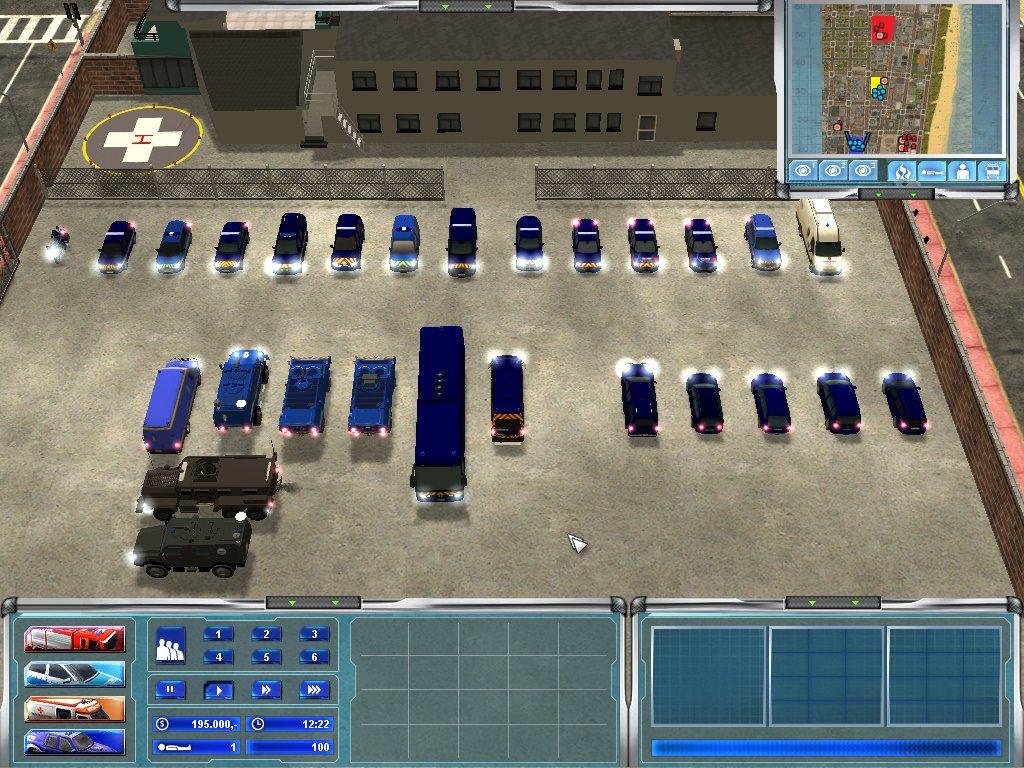Select unit group 2
Viewport: 1024px width, 768px height.
click(266, 634)
